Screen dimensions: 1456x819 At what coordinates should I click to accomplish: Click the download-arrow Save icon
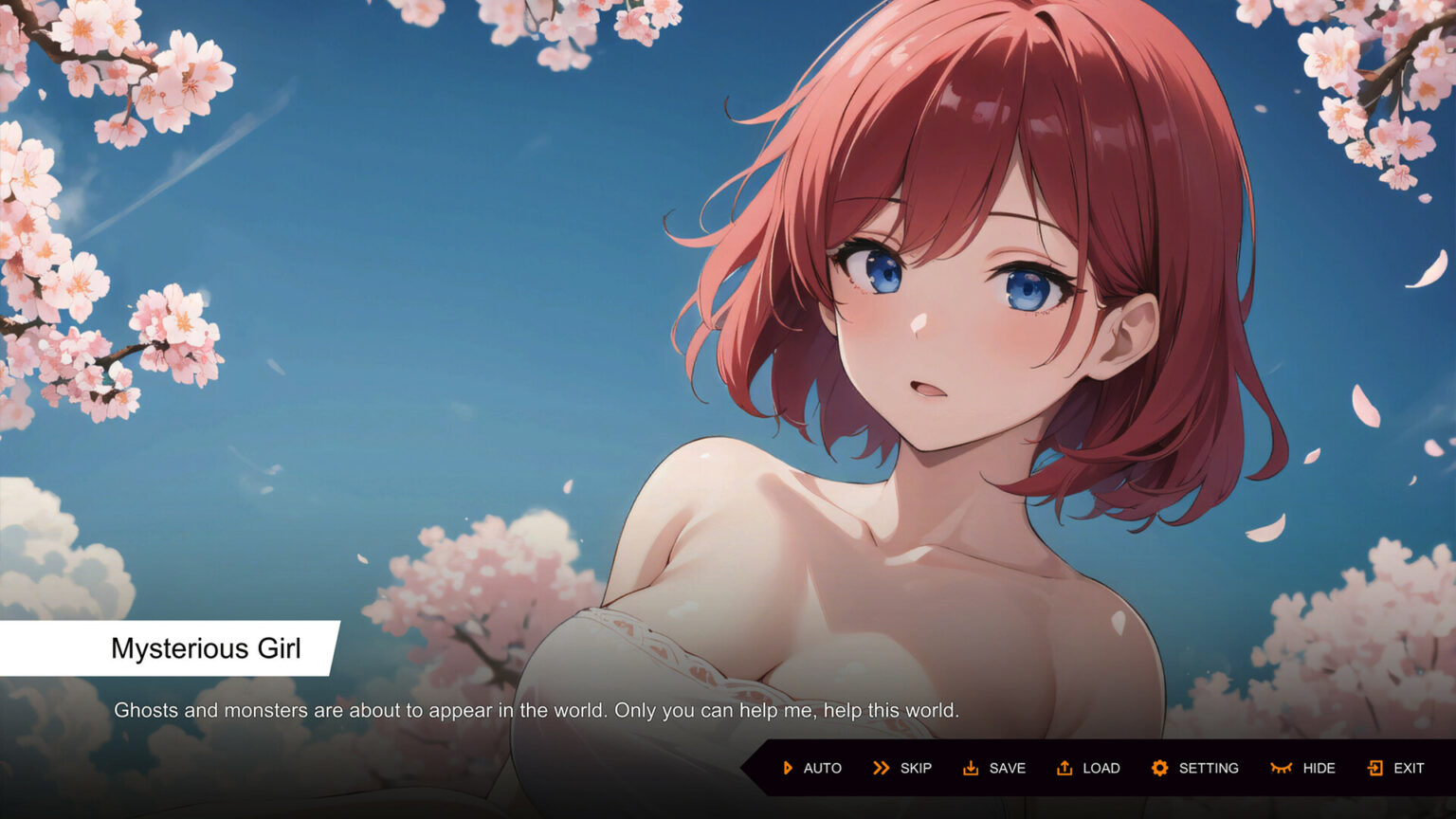pos(973,768)
